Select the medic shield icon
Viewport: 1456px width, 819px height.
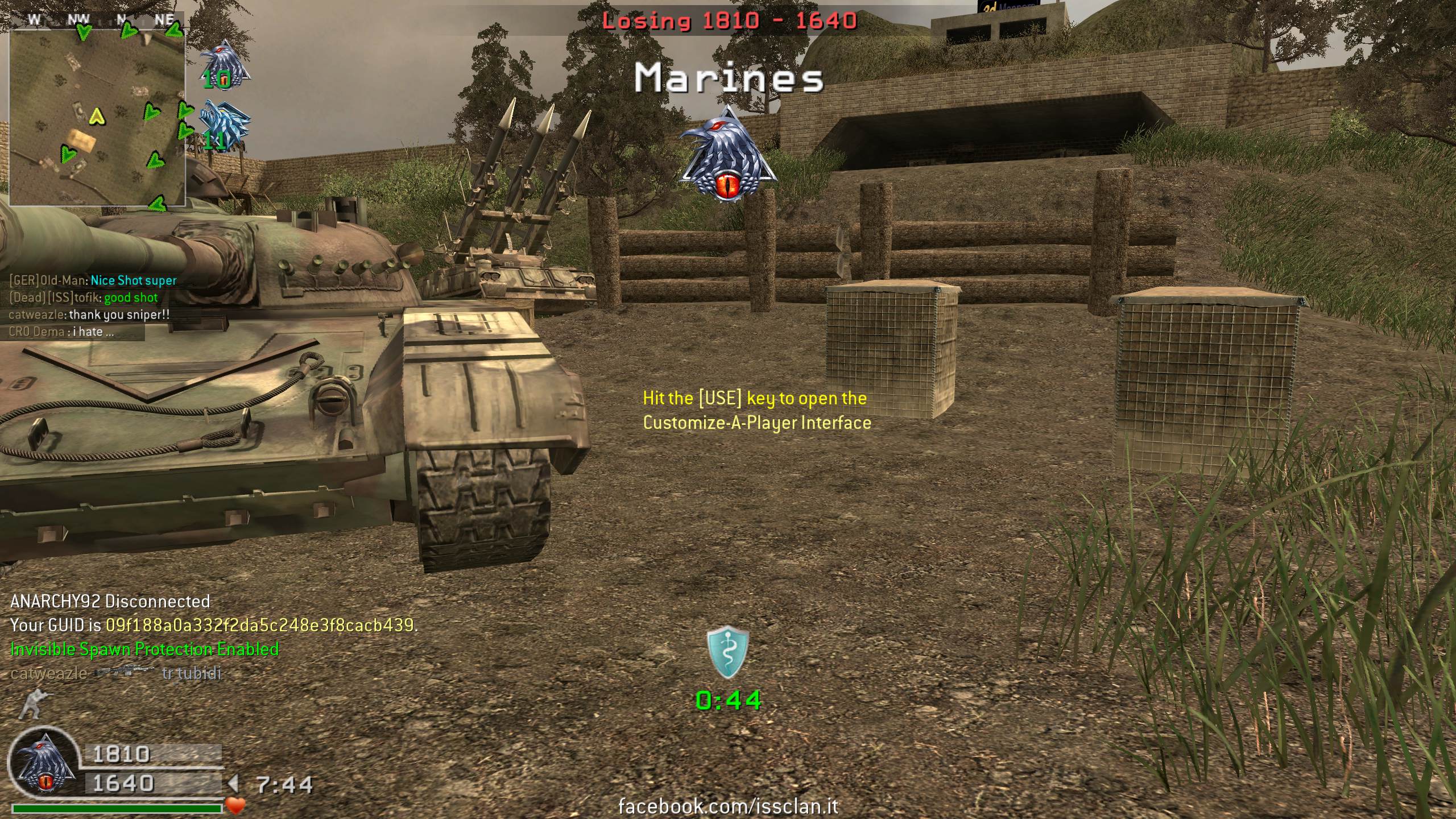728,653
